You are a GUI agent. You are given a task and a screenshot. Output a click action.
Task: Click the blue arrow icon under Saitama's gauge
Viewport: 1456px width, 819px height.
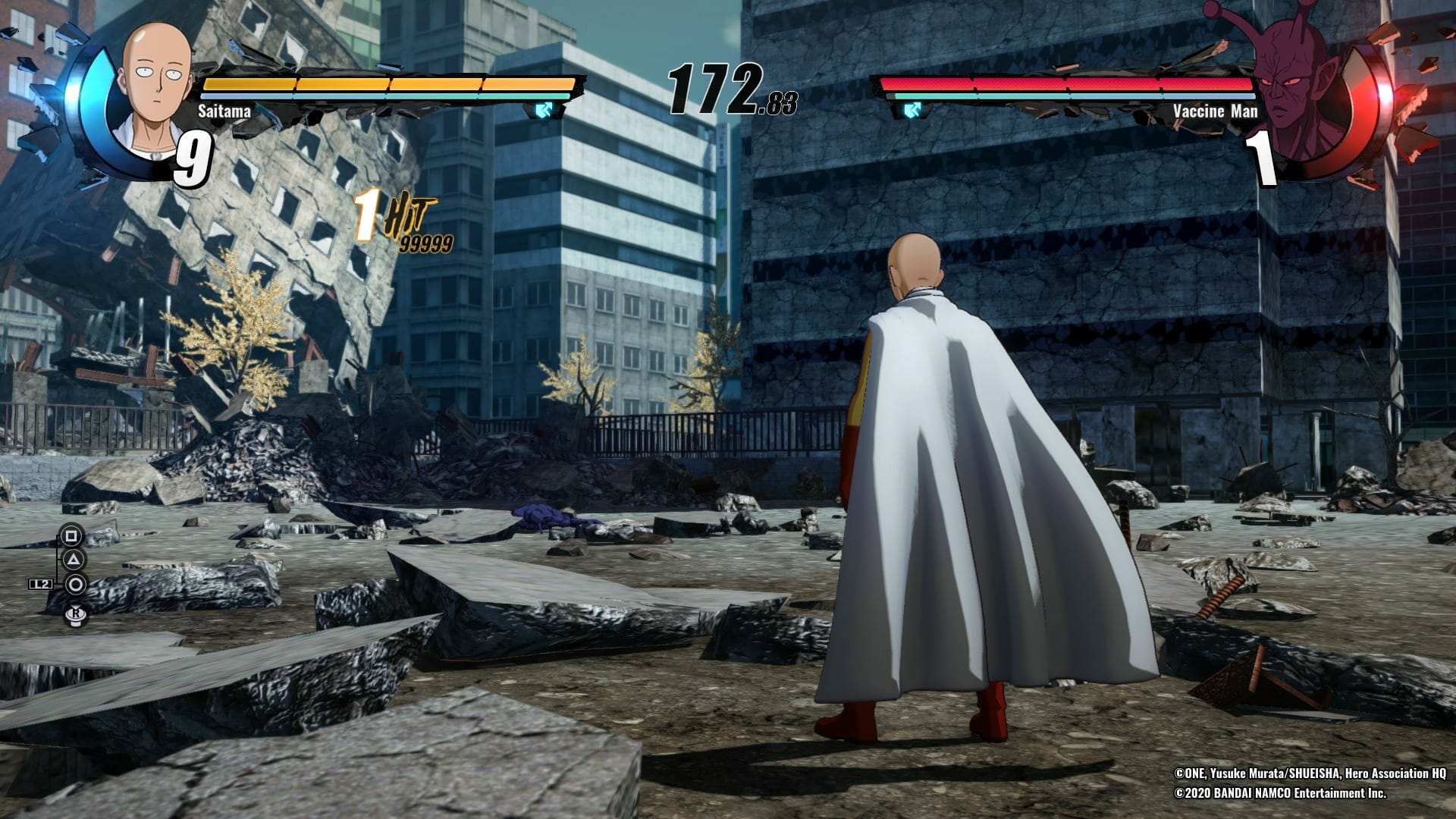click(x=544, y=111)
